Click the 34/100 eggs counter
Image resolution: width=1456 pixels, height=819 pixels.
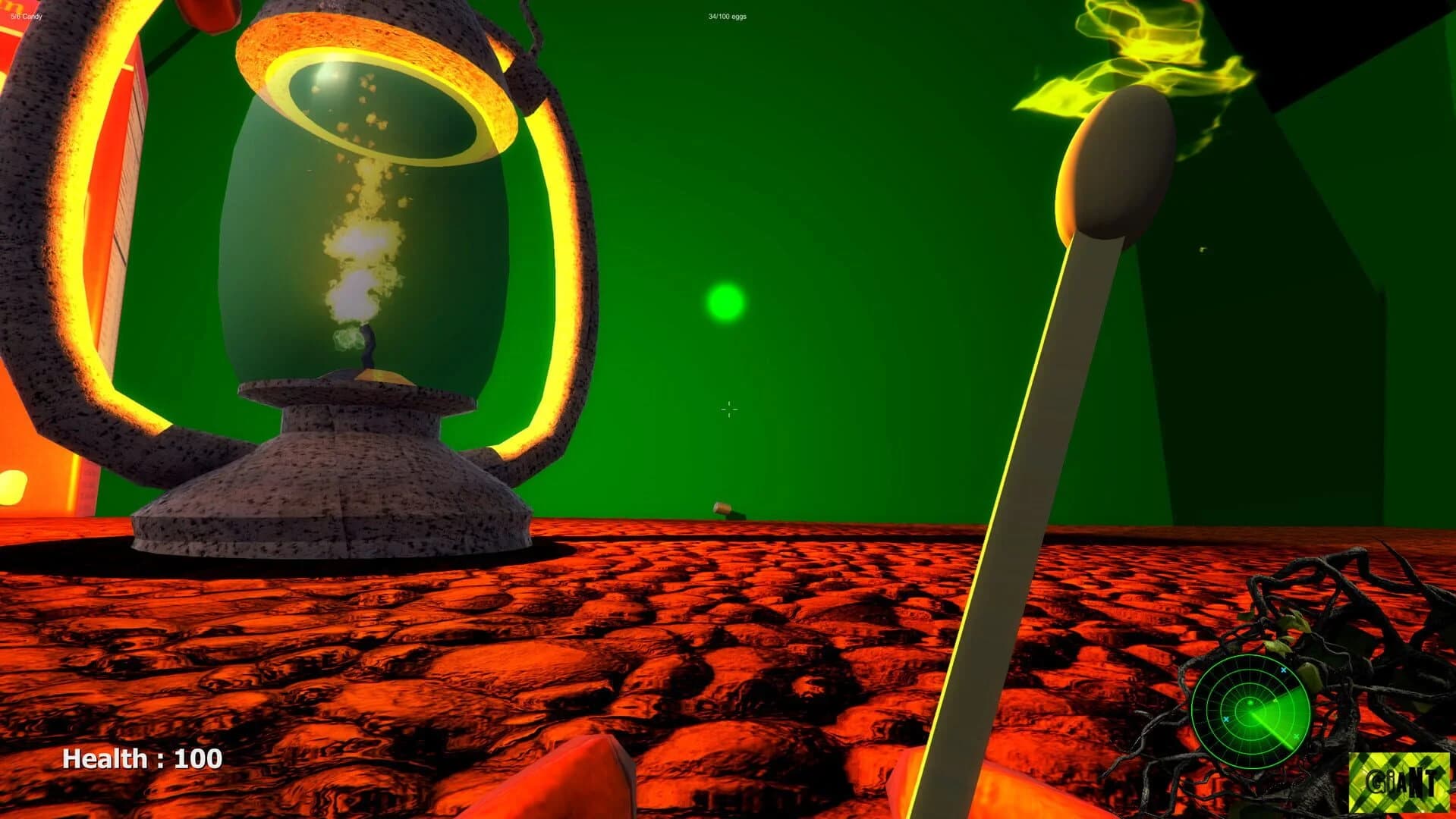pyautogui.click(x=726, y=14)
